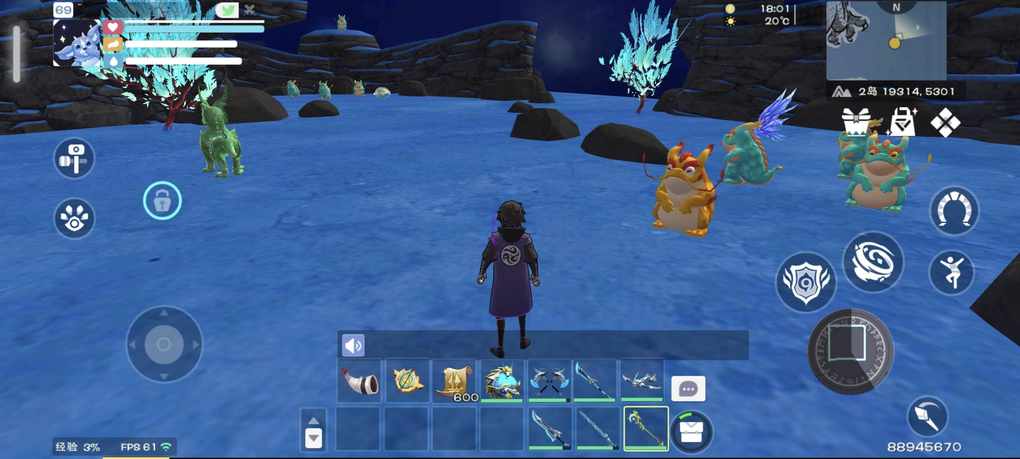This screenshot has width=1020, height=459.
Task: Open the backpack inventory button
Action: point(691,431)
